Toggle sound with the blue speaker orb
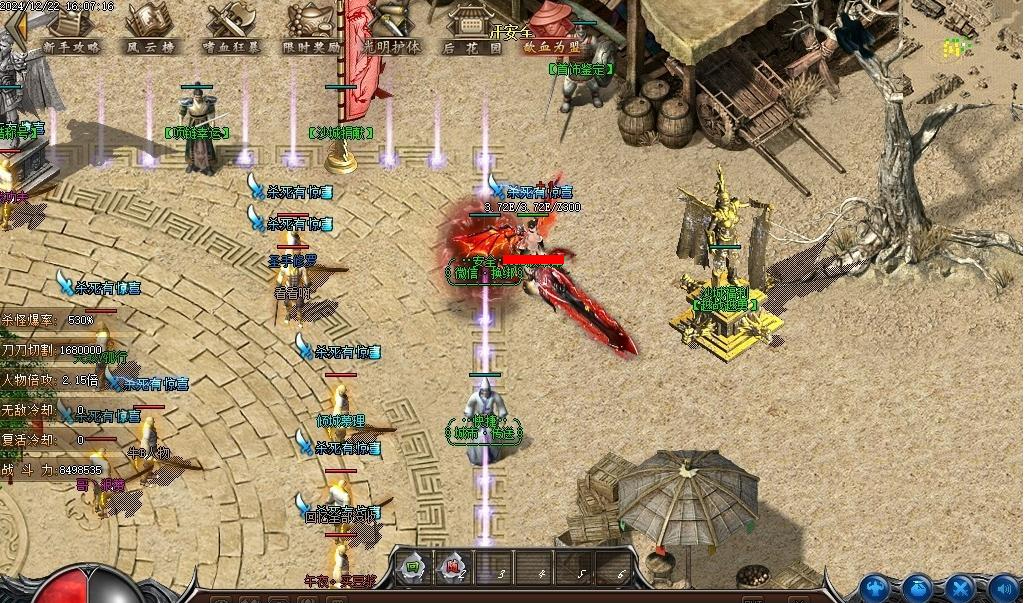This screenshot has width=1028, height=603. pyautogui.click(x=1004, y=589)
